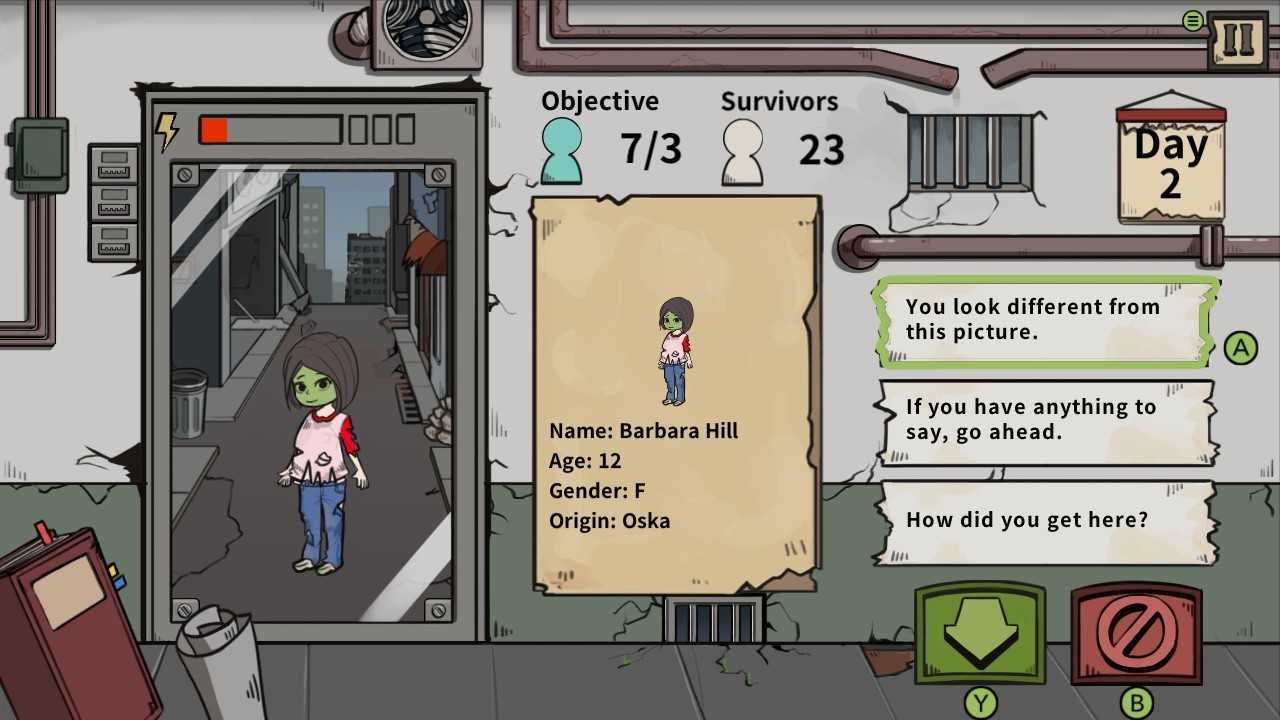
Task: Toggle the third empty power cell slot
Action: 409,129
